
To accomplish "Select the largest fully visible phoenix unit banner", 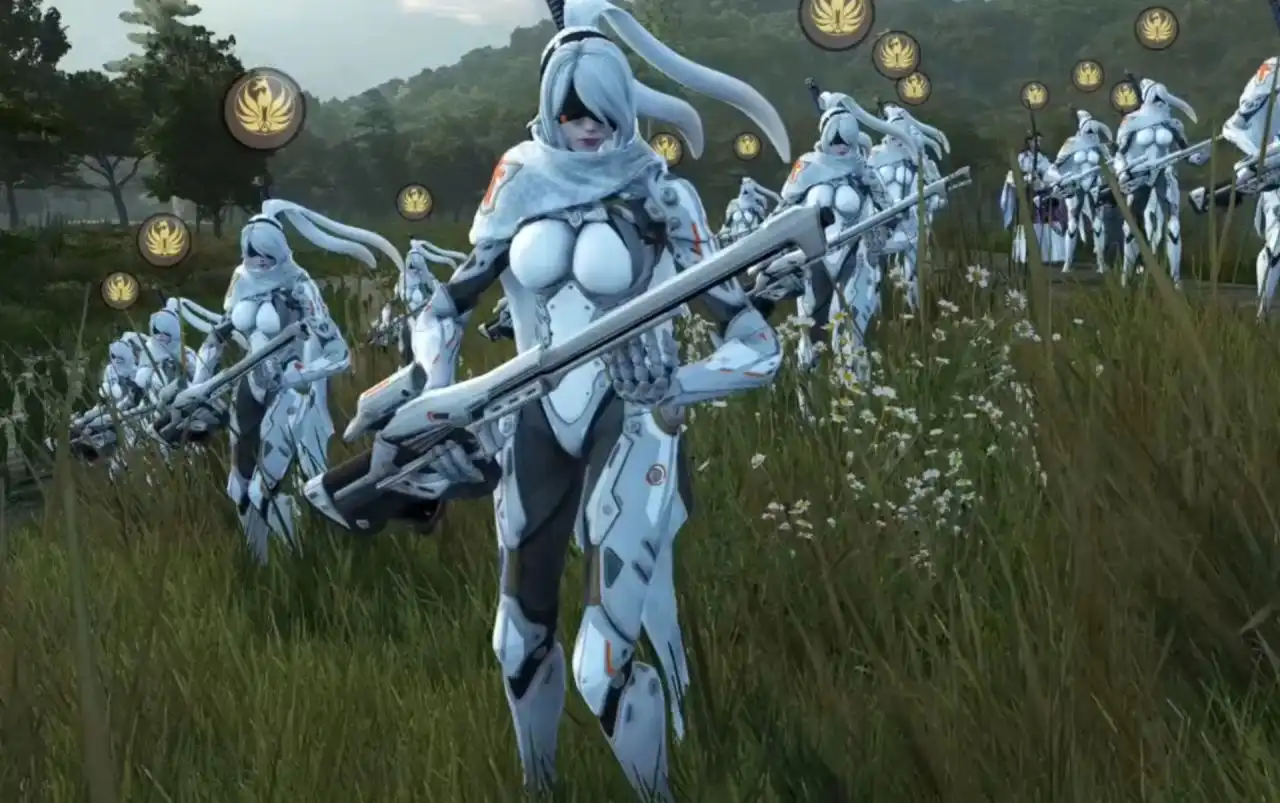I will coord(264,108).
